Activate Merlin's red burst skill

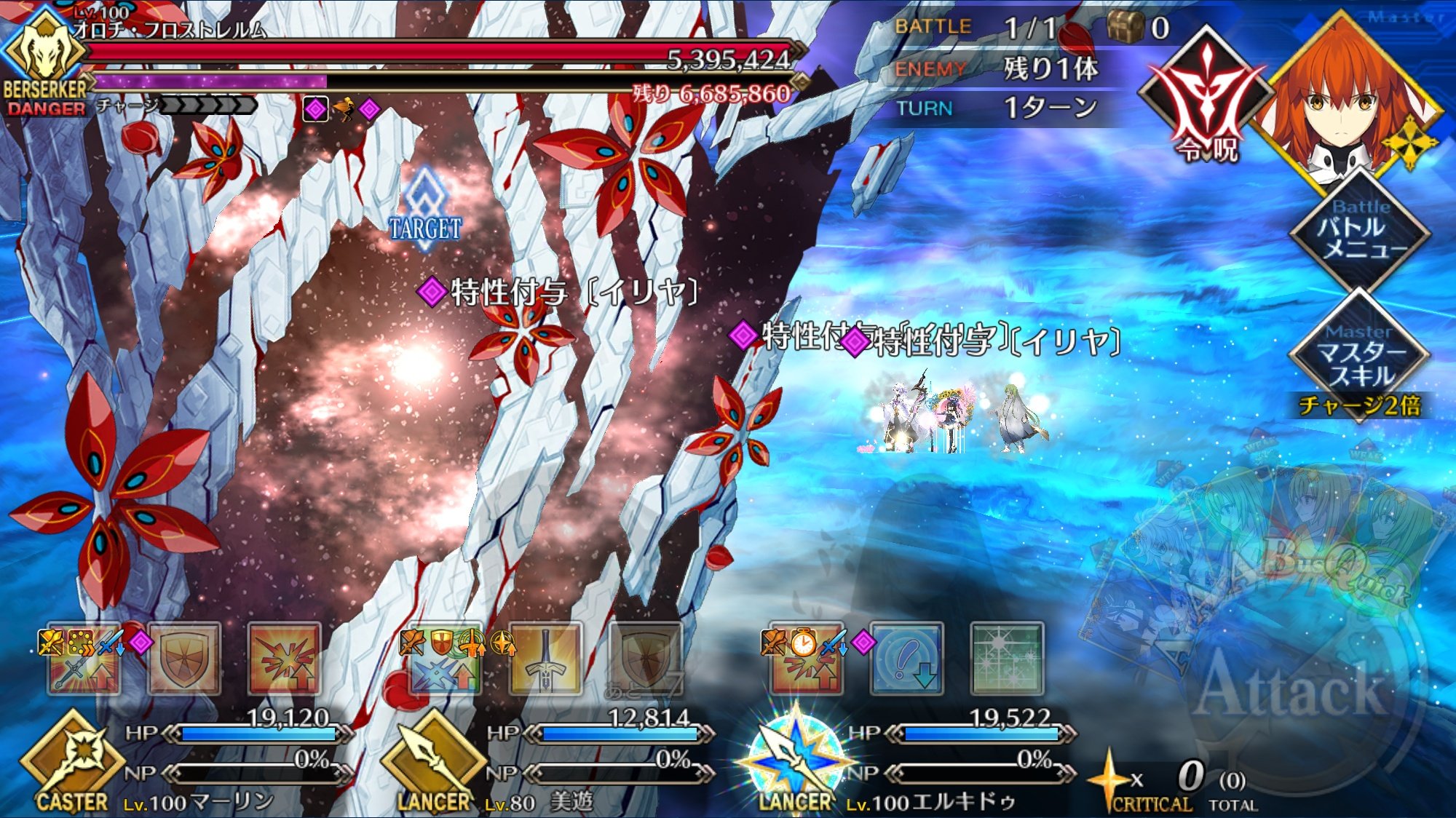point(284,660)
